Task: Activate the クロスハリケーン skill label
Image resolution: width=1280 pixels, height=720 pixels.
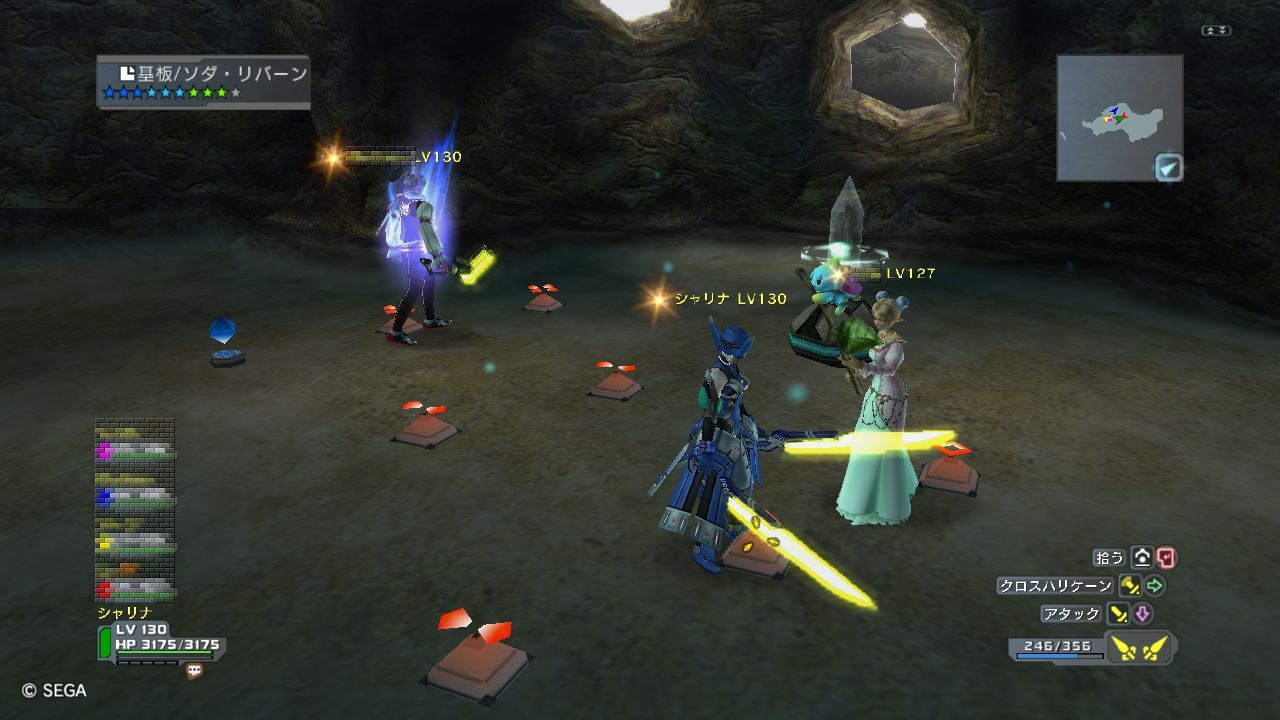Action: pyautogui.click(x=1055, y=586)
